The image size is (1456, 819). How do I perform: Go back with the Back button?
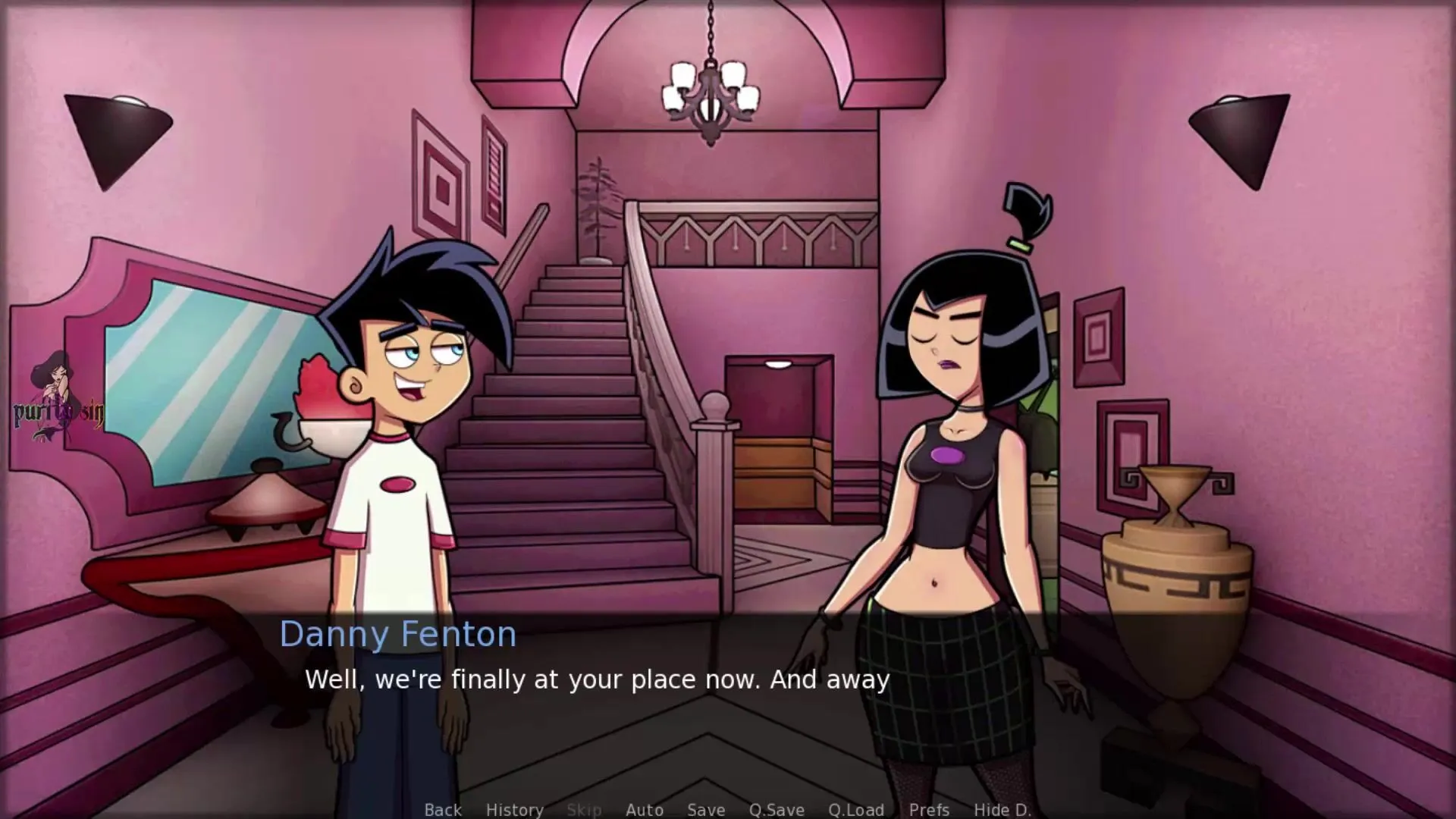tap(443, 809)
